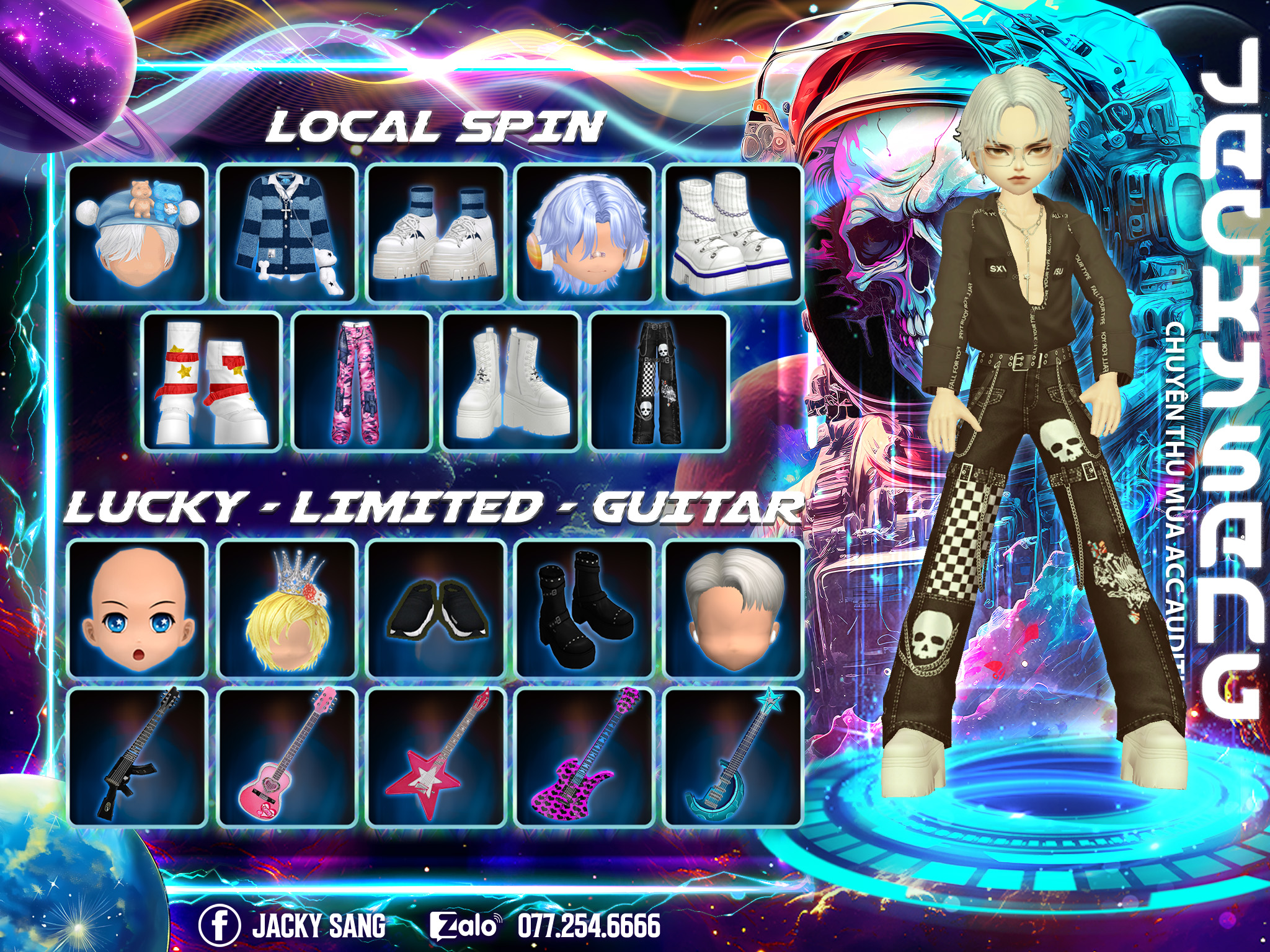Choose the blue-eyed anime face
1270x952 pixels.
[x=136, y=609]
